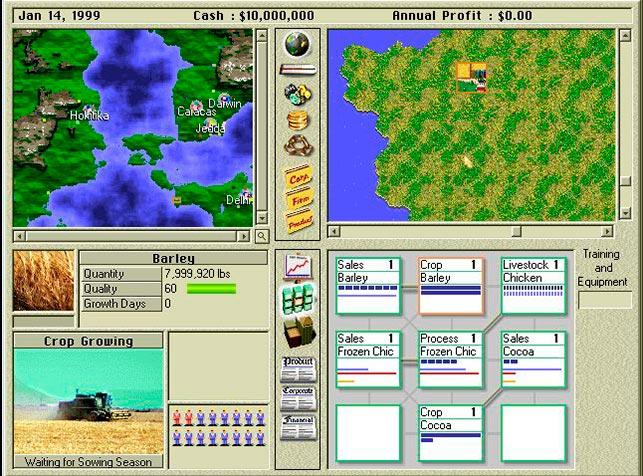The width and height of the screenshot is (643, 476).
Task: Pick the Sales Cocoa unit tile
Action: [532, 359]
